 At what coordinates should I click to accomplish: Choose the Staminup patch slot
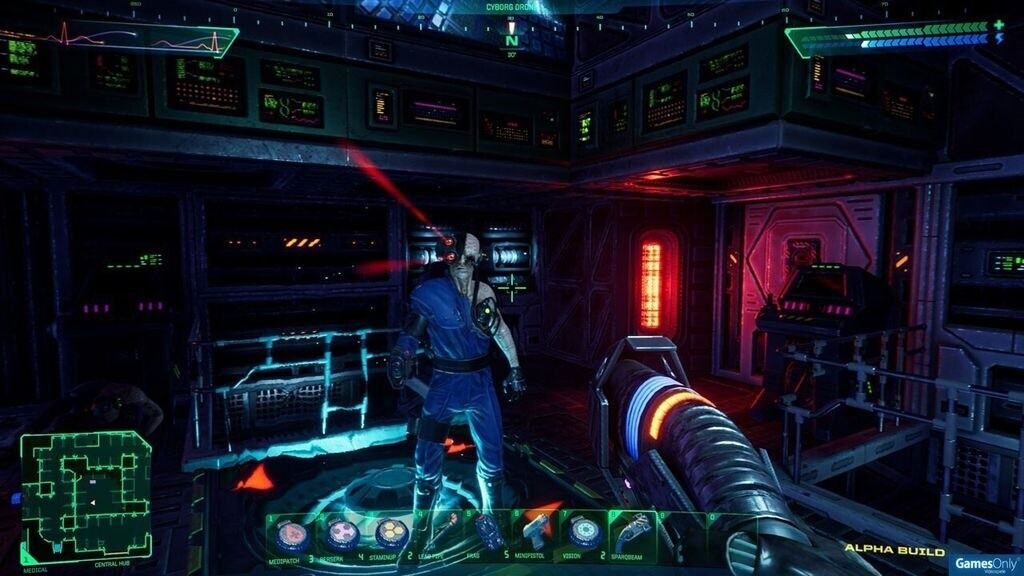[x=388, y=534]
